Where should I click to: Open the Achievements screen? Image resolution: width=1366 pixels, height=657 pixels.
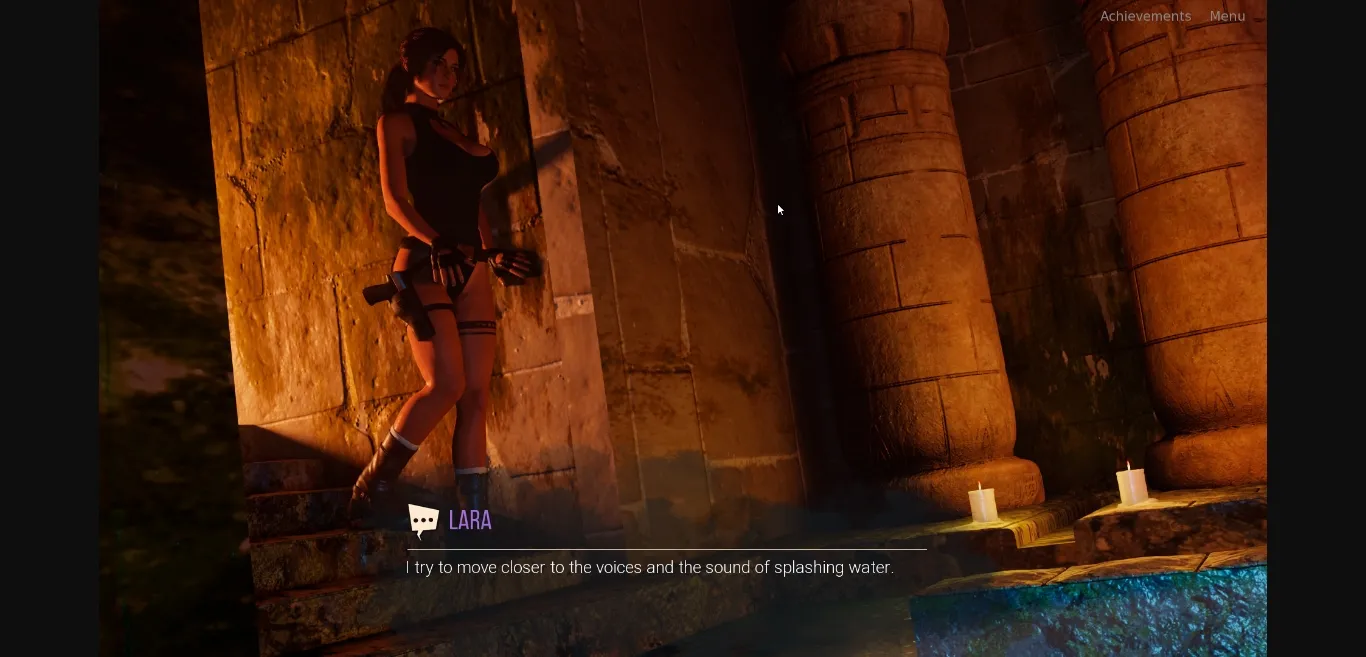[x=1145, y=16]
